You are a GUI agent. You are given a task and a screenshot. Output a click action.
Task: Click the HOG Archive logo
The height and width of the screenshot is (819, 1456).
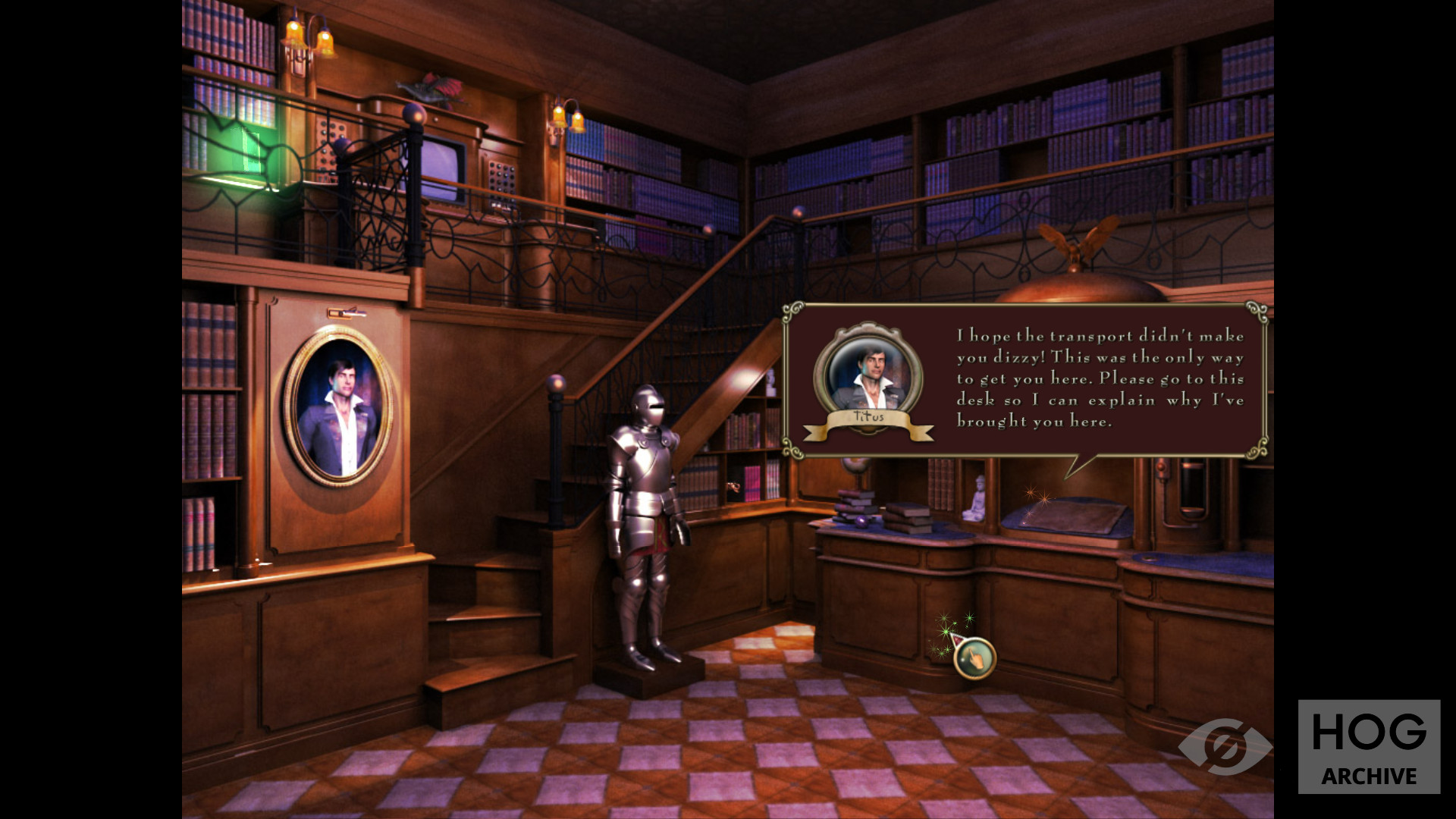1368,747
